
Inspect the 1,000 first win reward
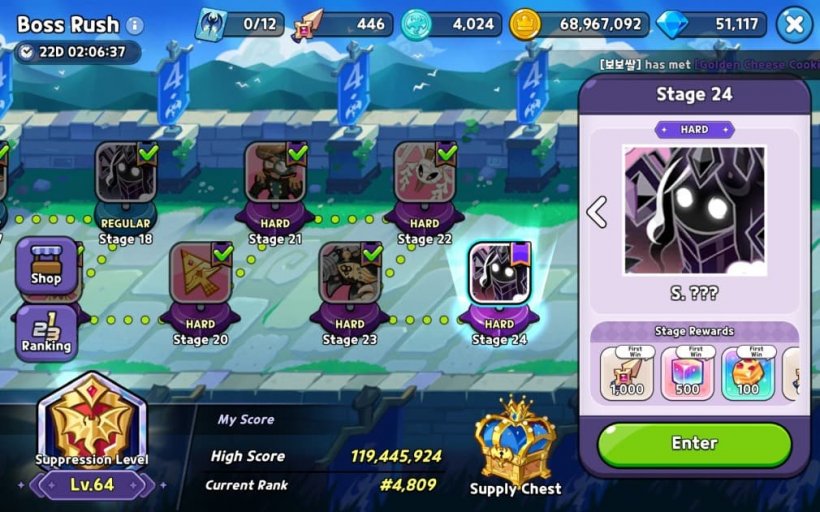click(x=627, y=373)
